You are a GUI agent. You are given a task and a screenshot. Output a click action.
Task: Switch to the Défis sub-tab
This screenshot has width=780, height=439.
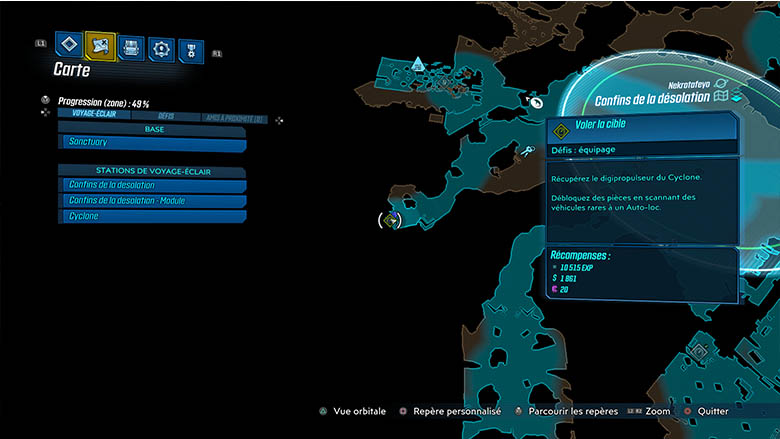166,116
